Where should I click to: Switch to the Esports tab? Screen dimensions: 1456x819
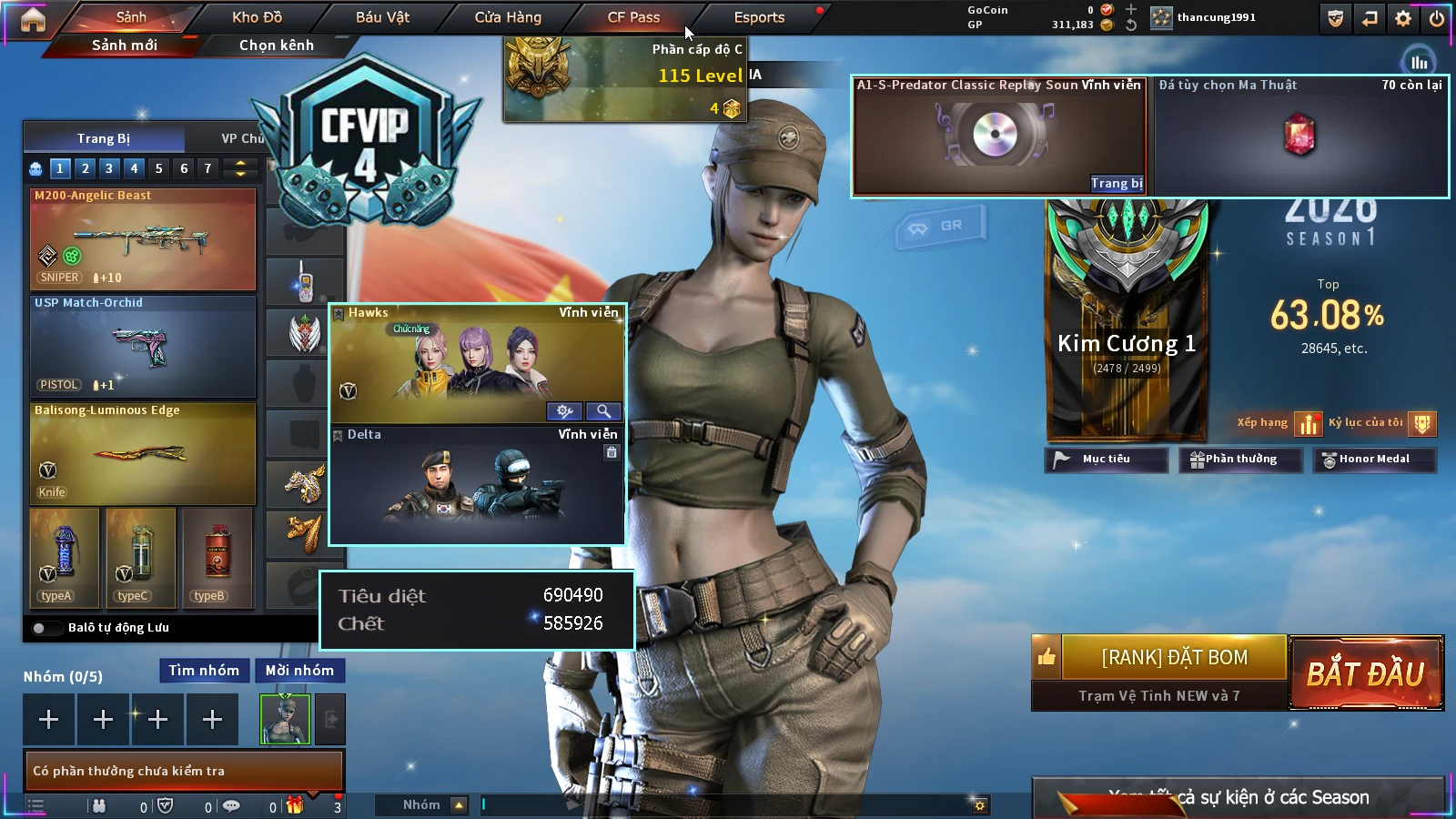tap(759, 17)
